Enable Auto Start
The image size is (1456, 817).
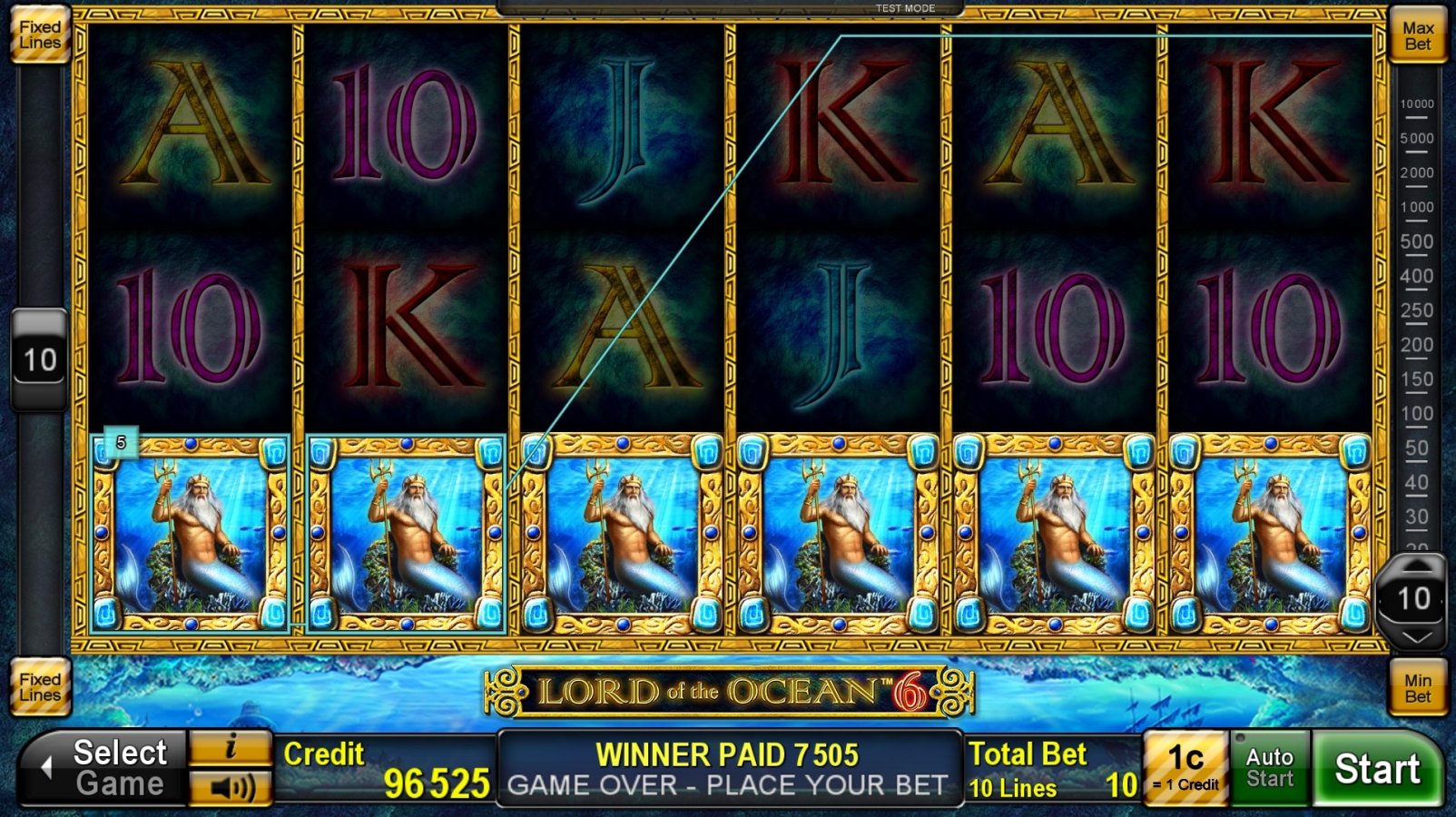(x=1268, y=767)
